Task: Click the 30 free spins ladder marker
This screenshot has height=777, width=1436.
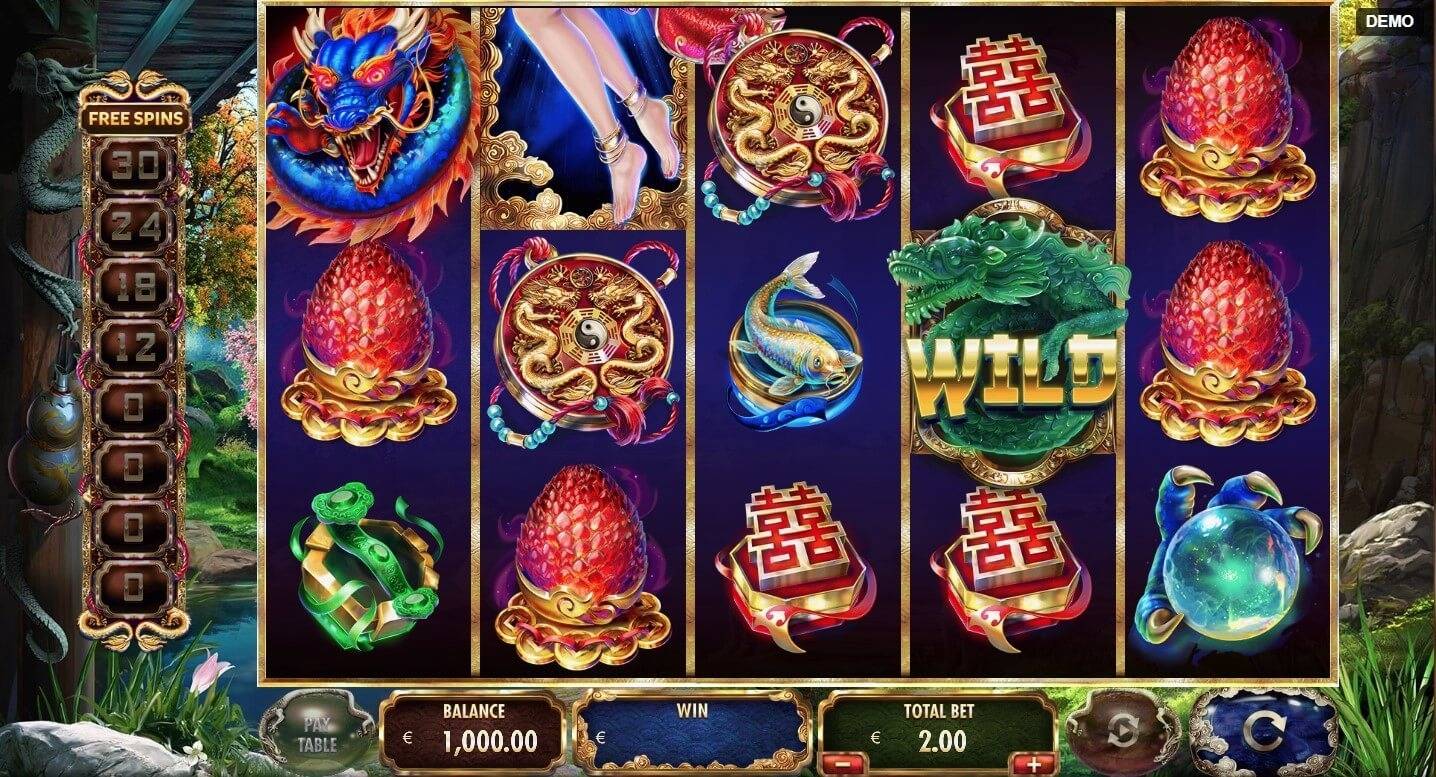Action: pyautogui.click(x=133, y=162)
